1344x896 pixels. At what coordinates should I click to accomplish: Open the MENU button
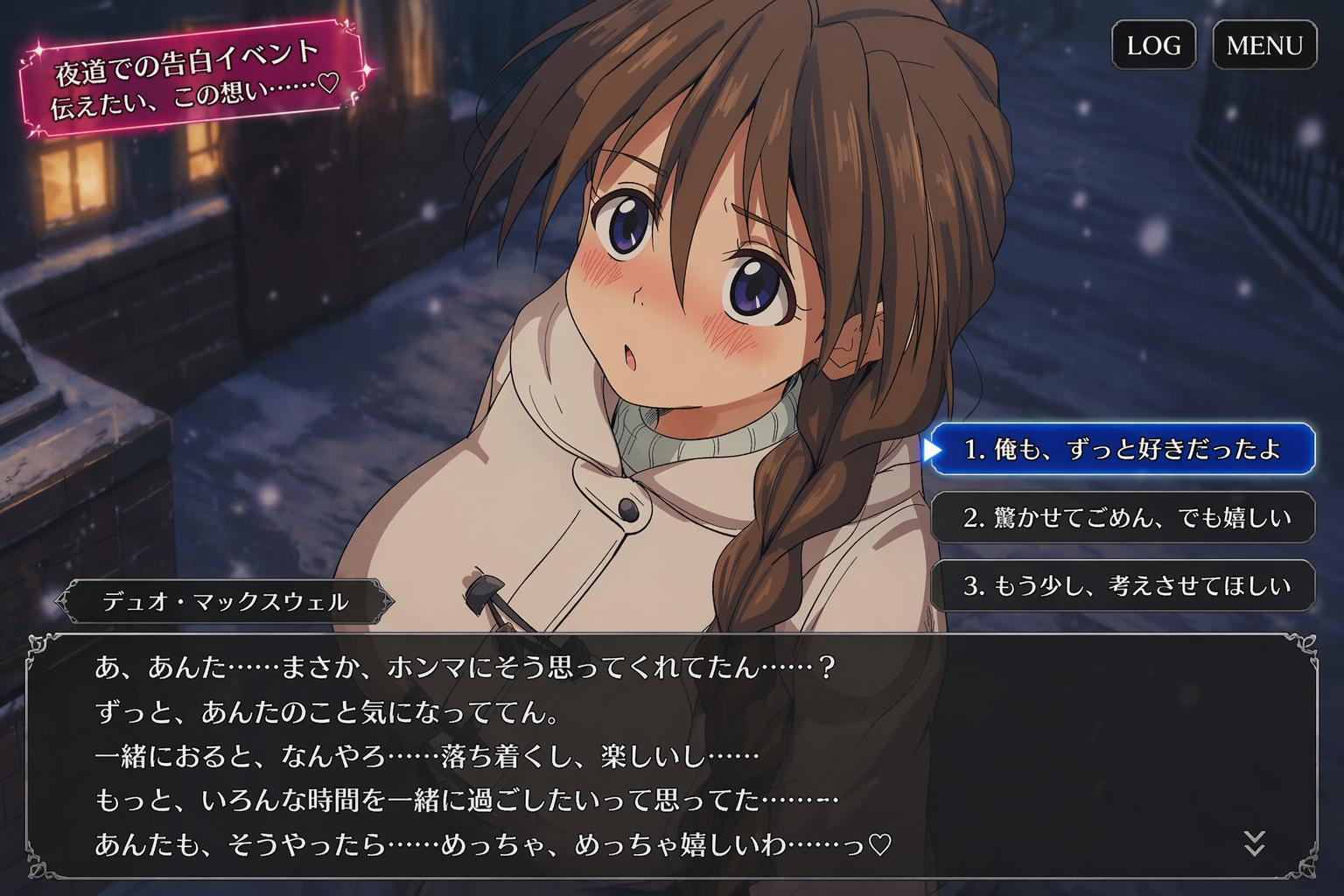pos(1264,45)
